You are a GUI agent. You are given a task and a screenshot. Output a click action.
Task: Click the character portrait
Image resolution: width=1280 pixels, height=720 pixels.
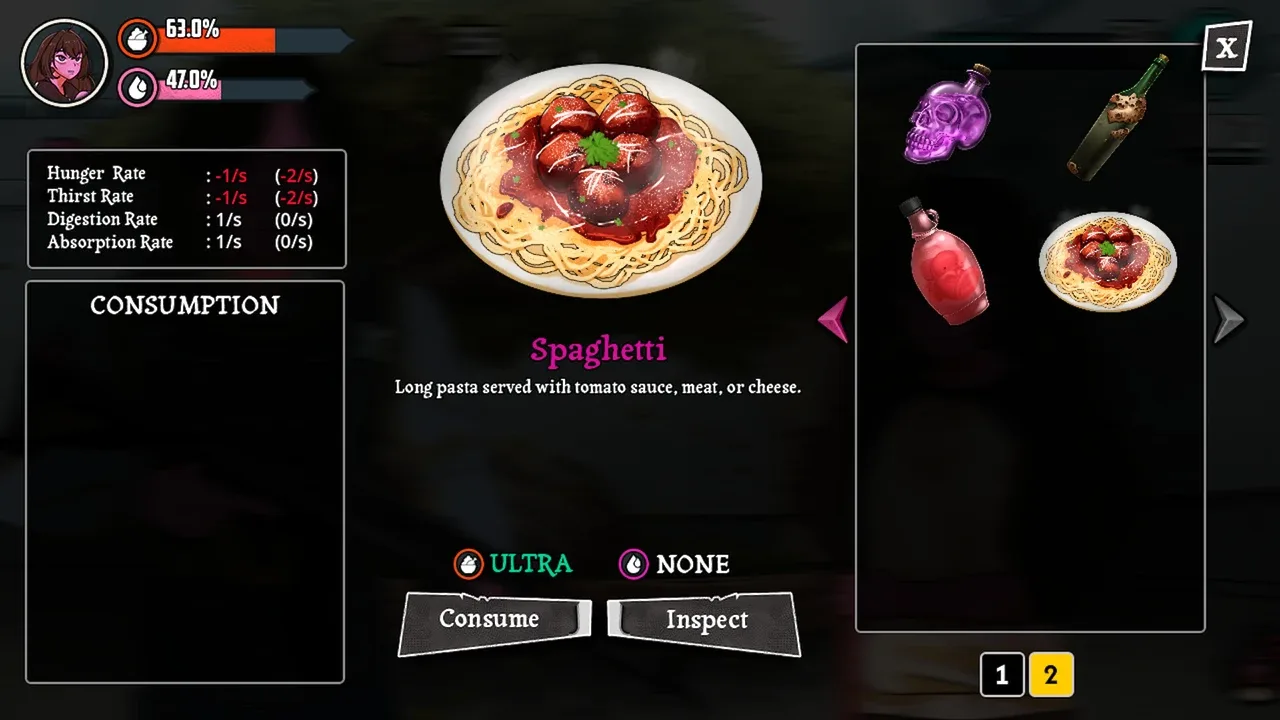[64, 62]
